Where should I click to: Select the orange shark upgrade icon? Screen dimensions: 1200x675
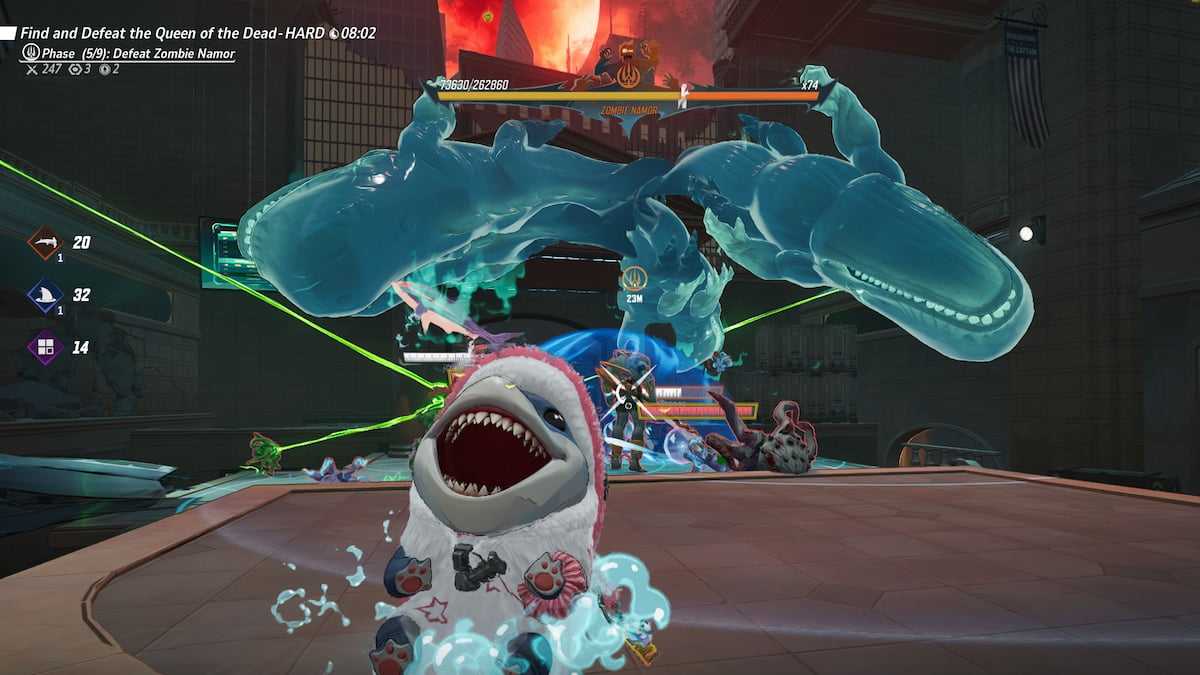pos(45,242)
